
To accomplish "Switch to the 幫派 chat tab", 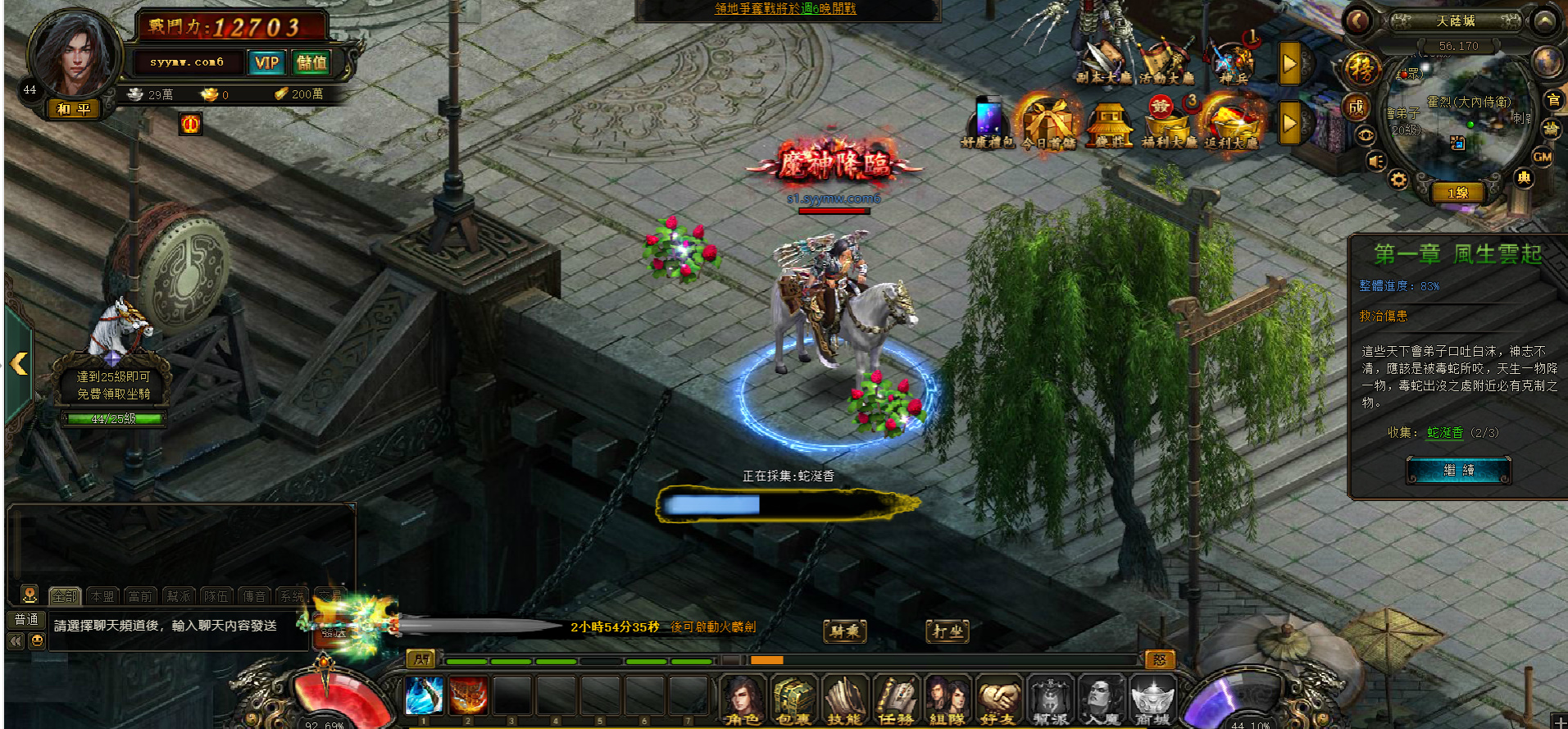I will point(178,596).
